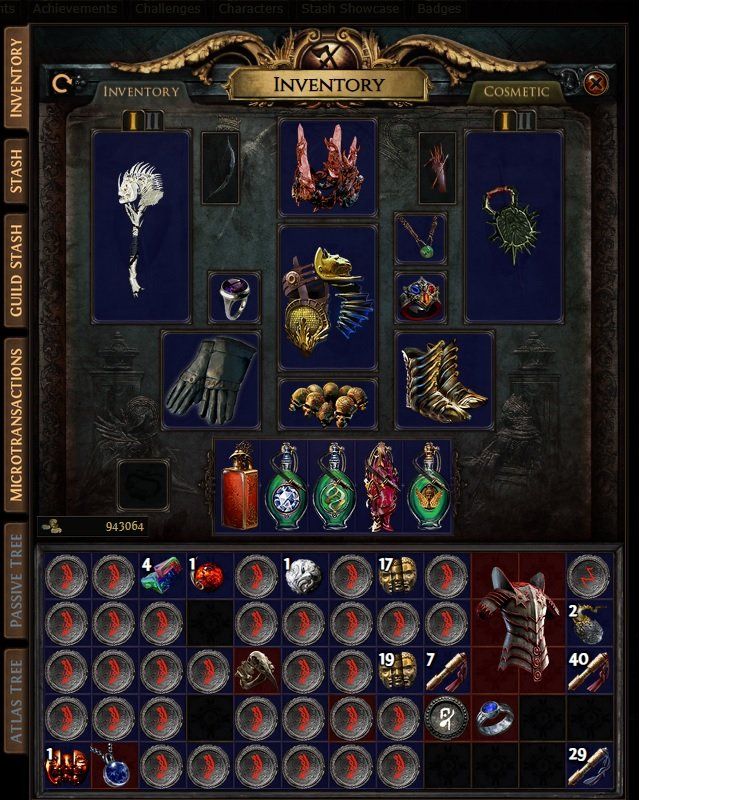Select the equipped bone skull weapon
The height and width of the screenshot is (800, 734).
coord(140,226)
